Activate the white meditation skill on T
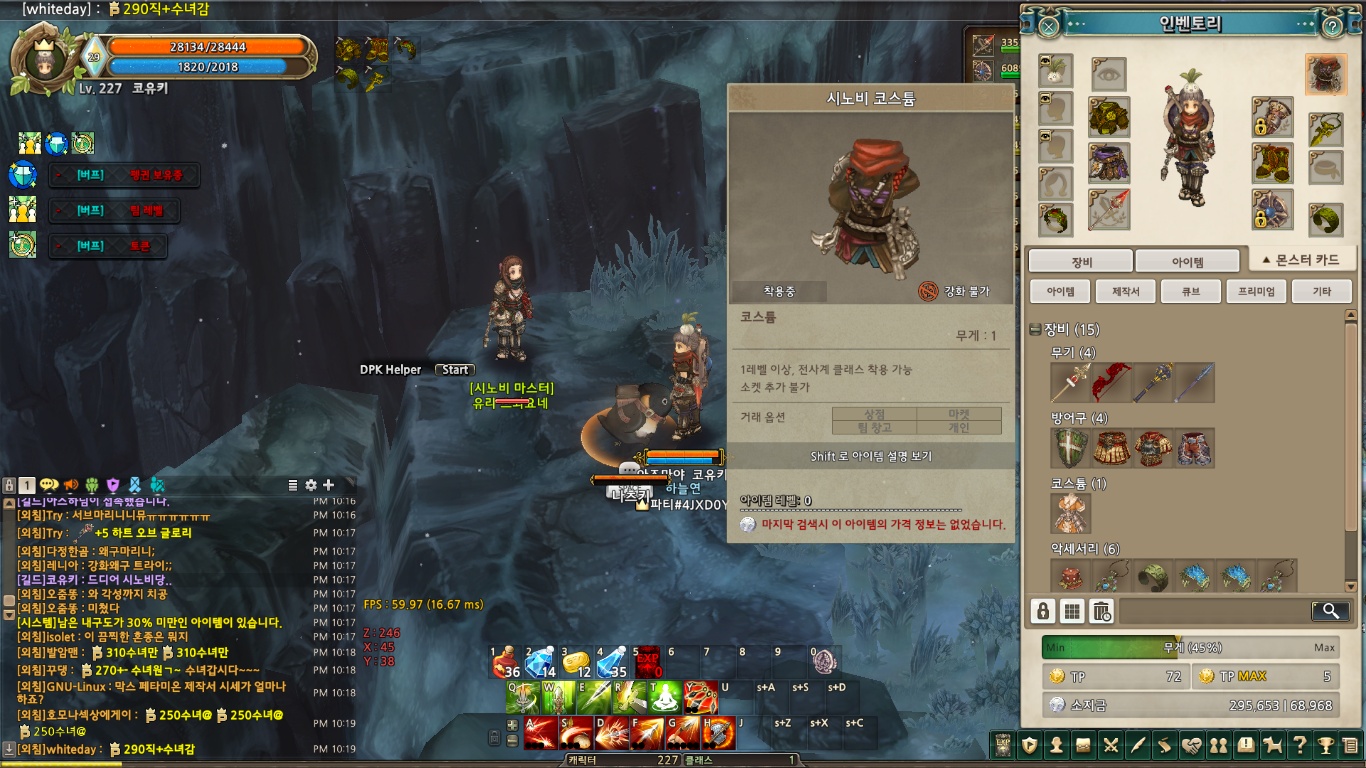Viewport: 1366px width, 768px height. (664, 697)
